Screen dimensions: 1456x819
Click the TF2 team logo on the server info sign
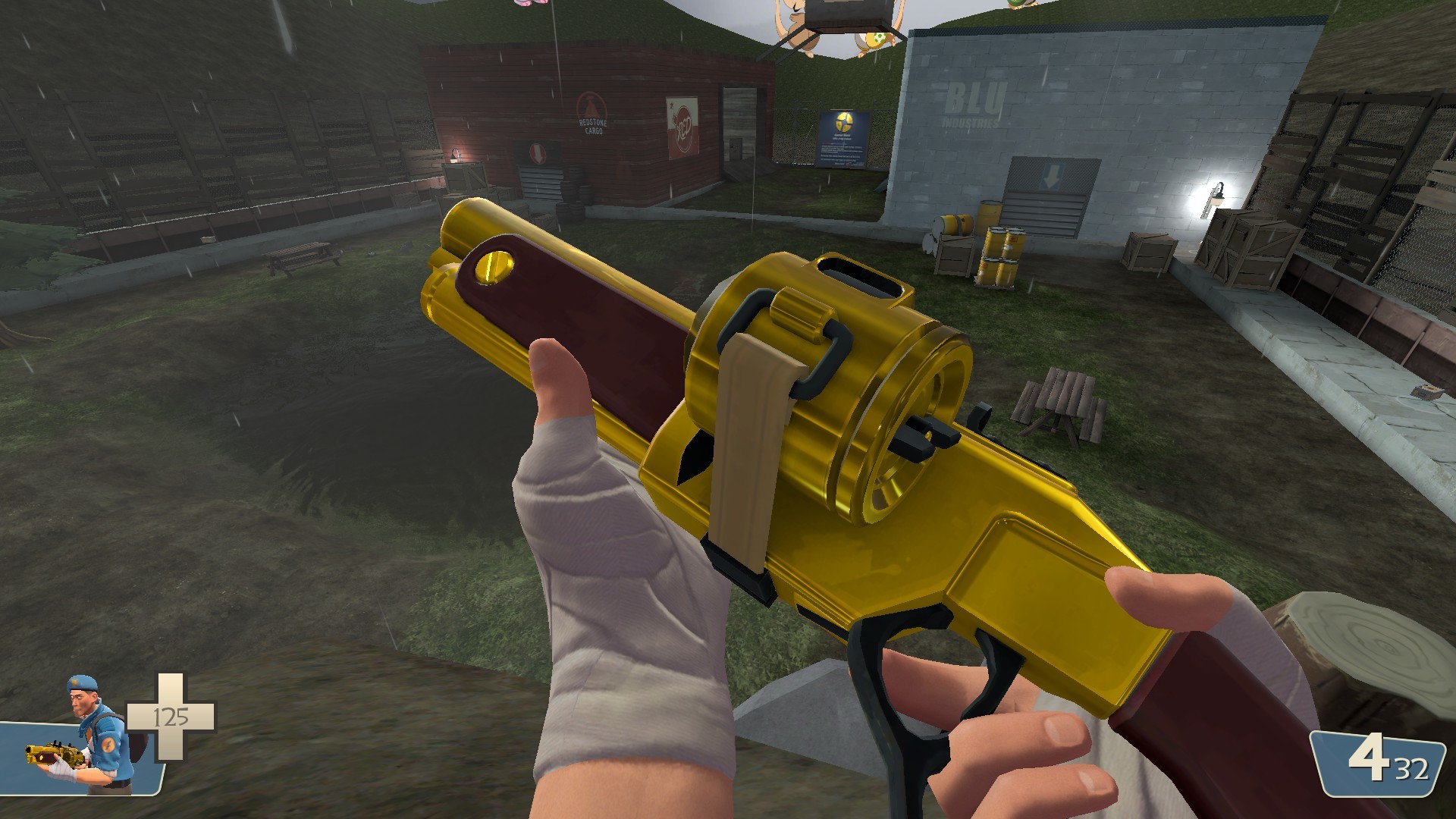point(844,122)
